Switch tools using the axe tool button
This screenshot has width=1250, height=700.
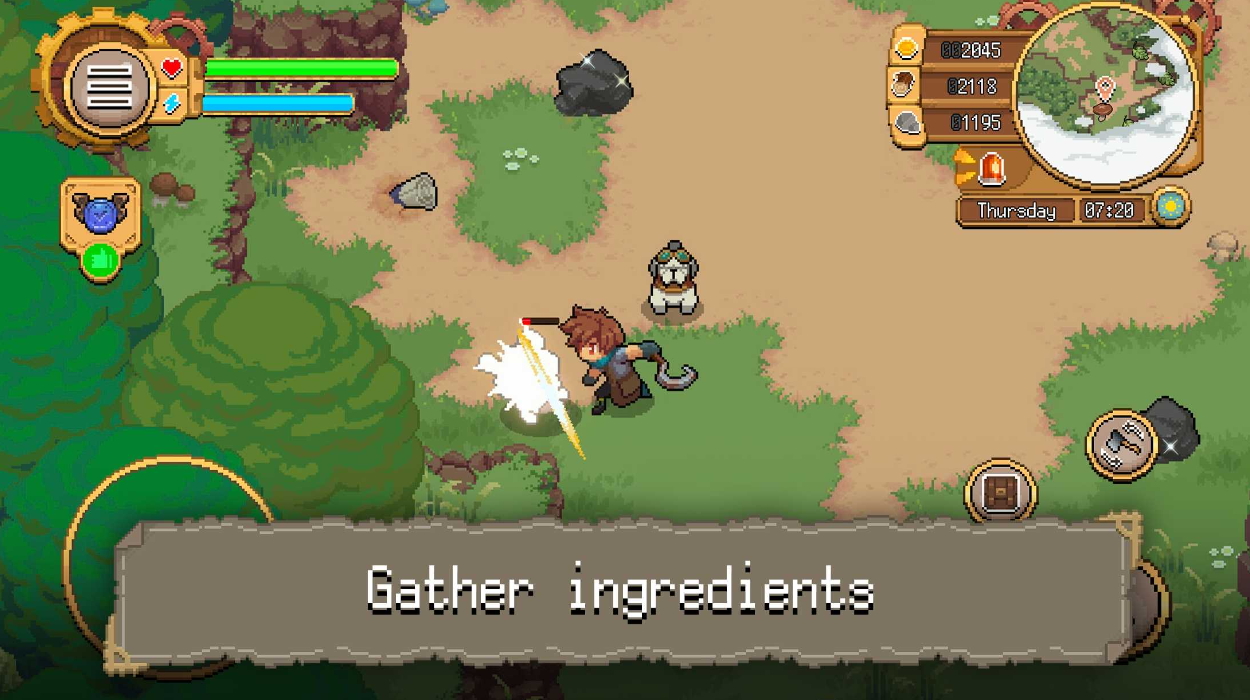click(x=1122, y=444)
